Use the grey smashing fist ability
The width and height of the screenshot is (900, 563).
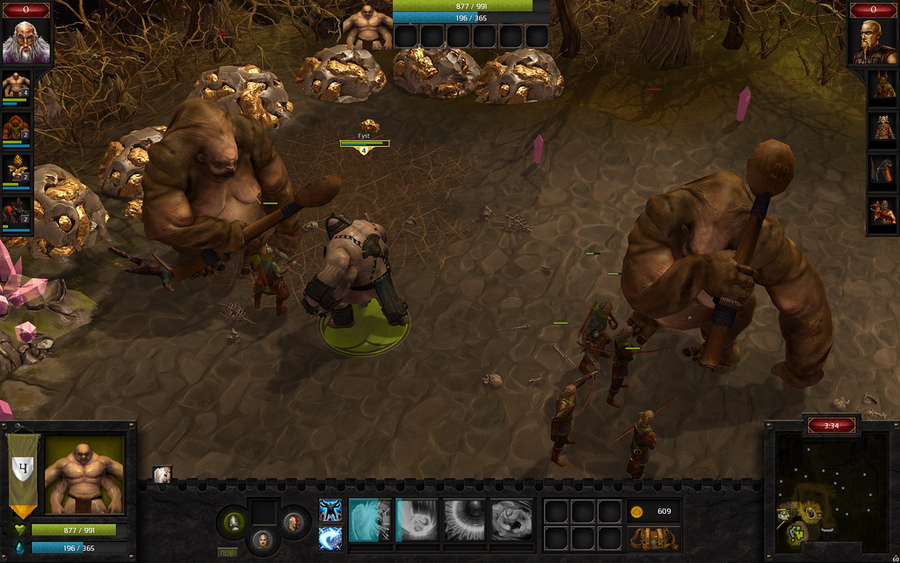[511, 520]
